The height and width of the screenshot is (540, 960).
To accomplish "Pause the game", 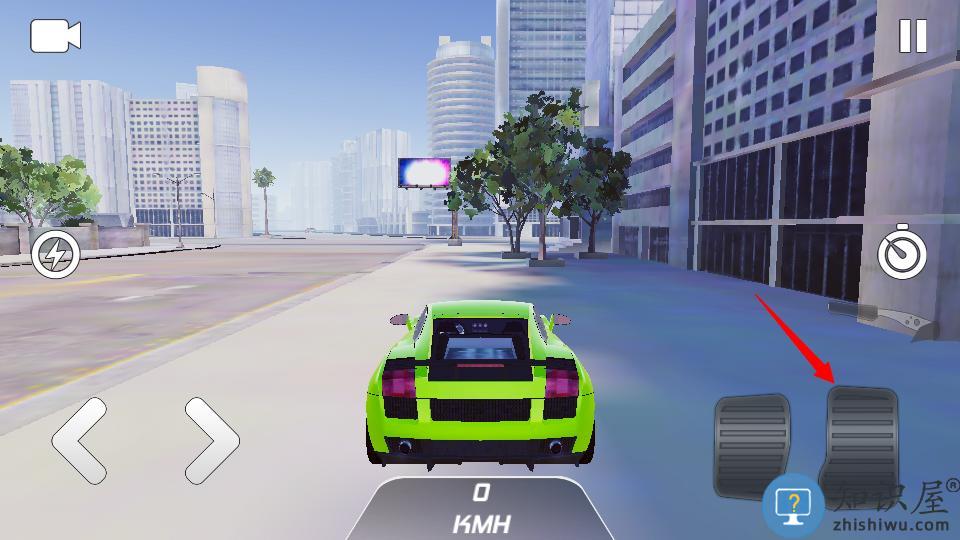I will coord(912,37).
